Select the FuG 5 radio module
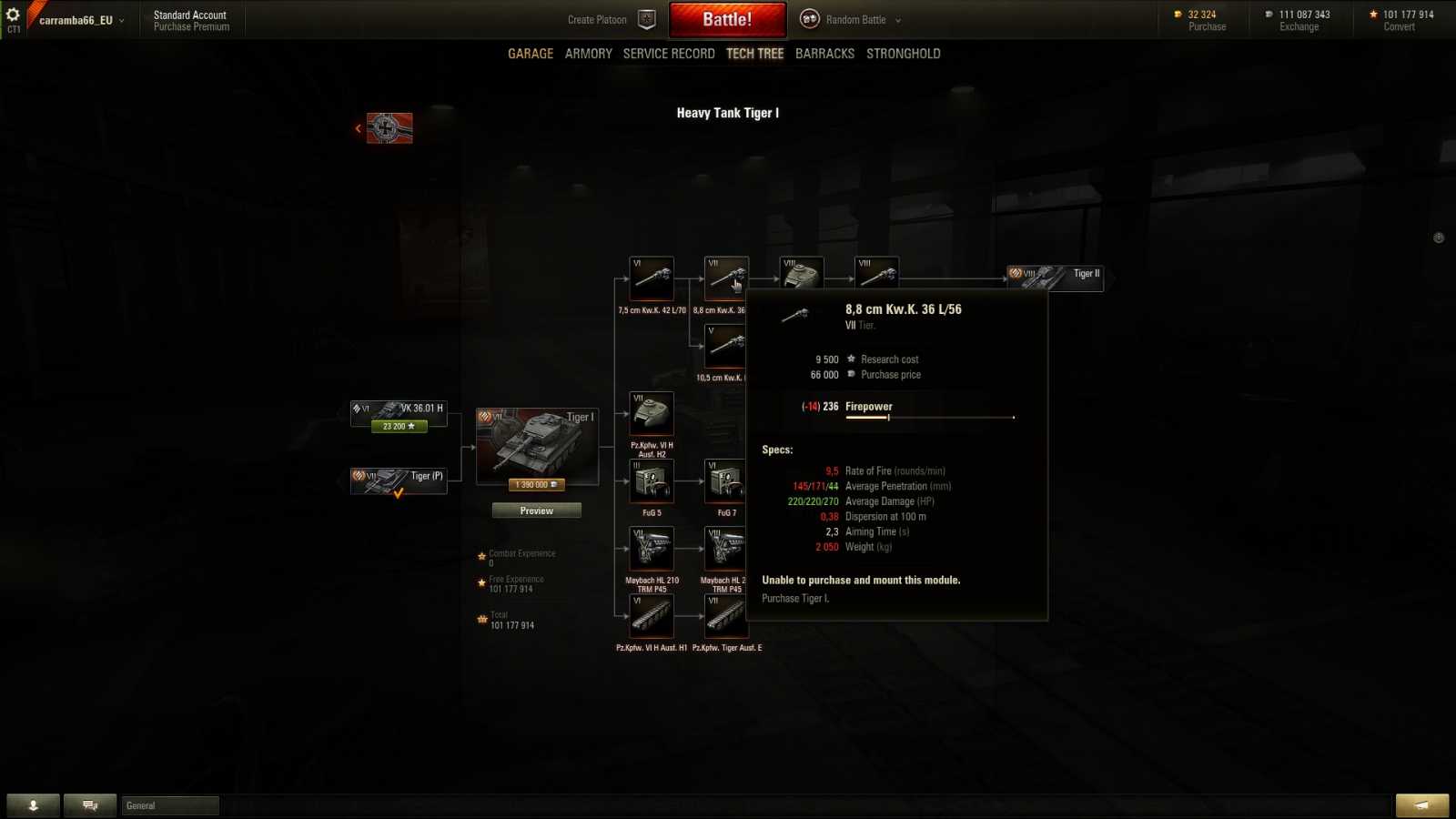 pyautogui.click(x=652, y=480)
